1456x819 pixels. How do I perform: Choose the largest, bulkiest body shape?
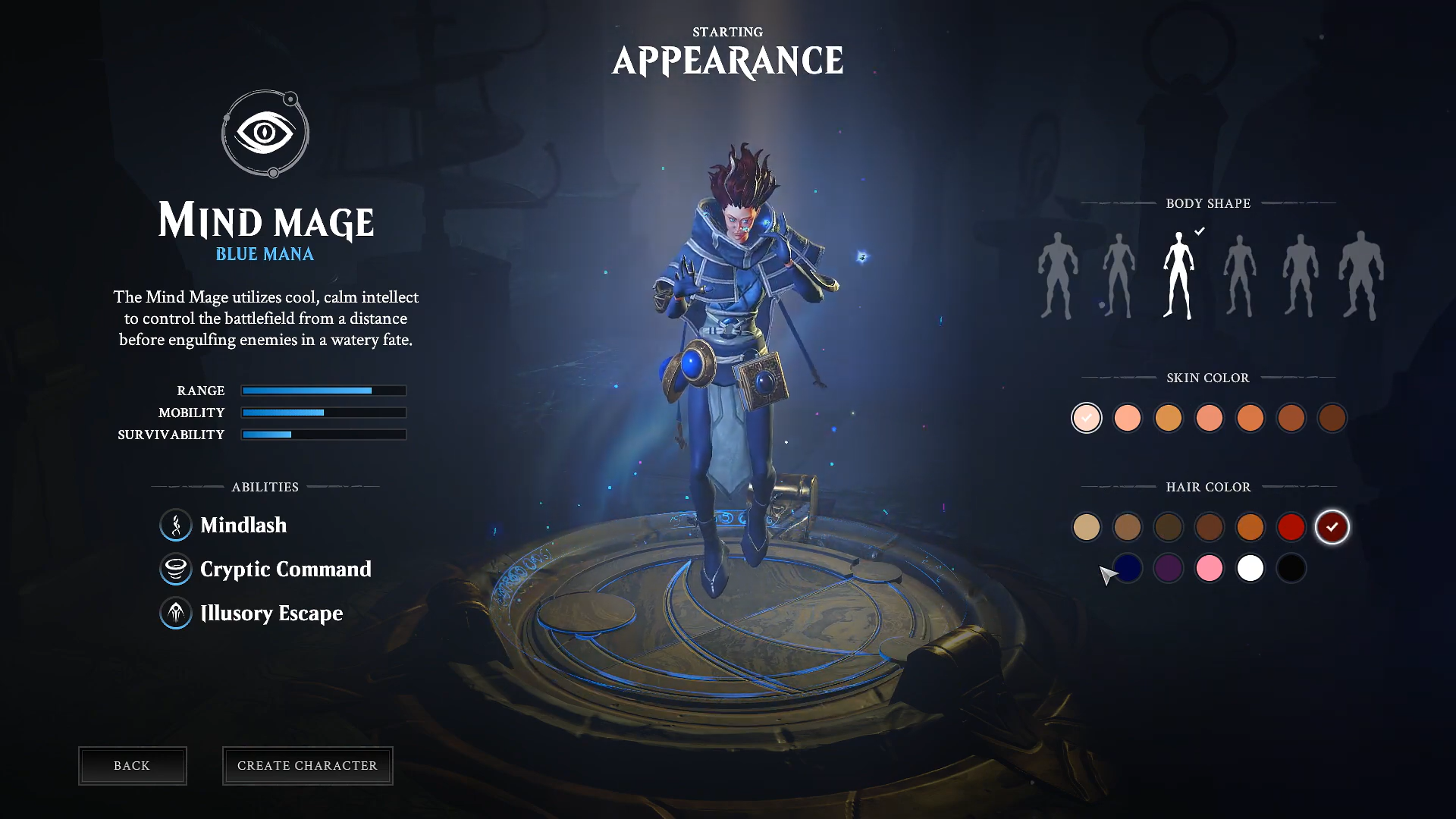1361,275
